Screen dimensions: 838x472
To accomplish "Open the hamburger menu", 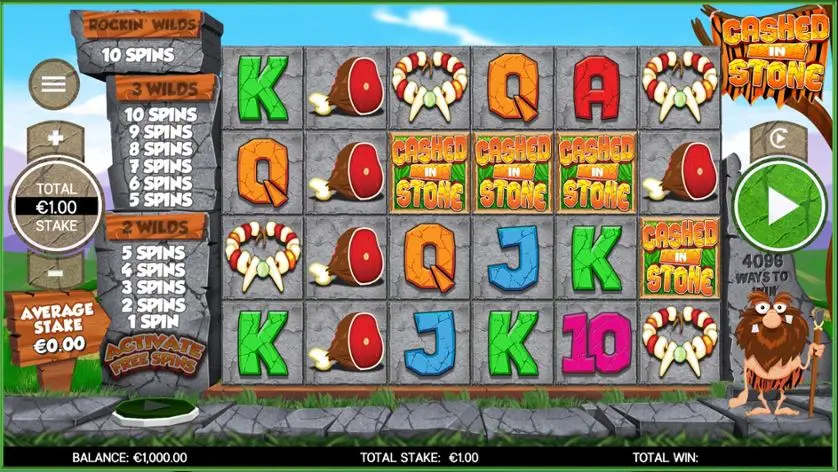I will (54, 84).
